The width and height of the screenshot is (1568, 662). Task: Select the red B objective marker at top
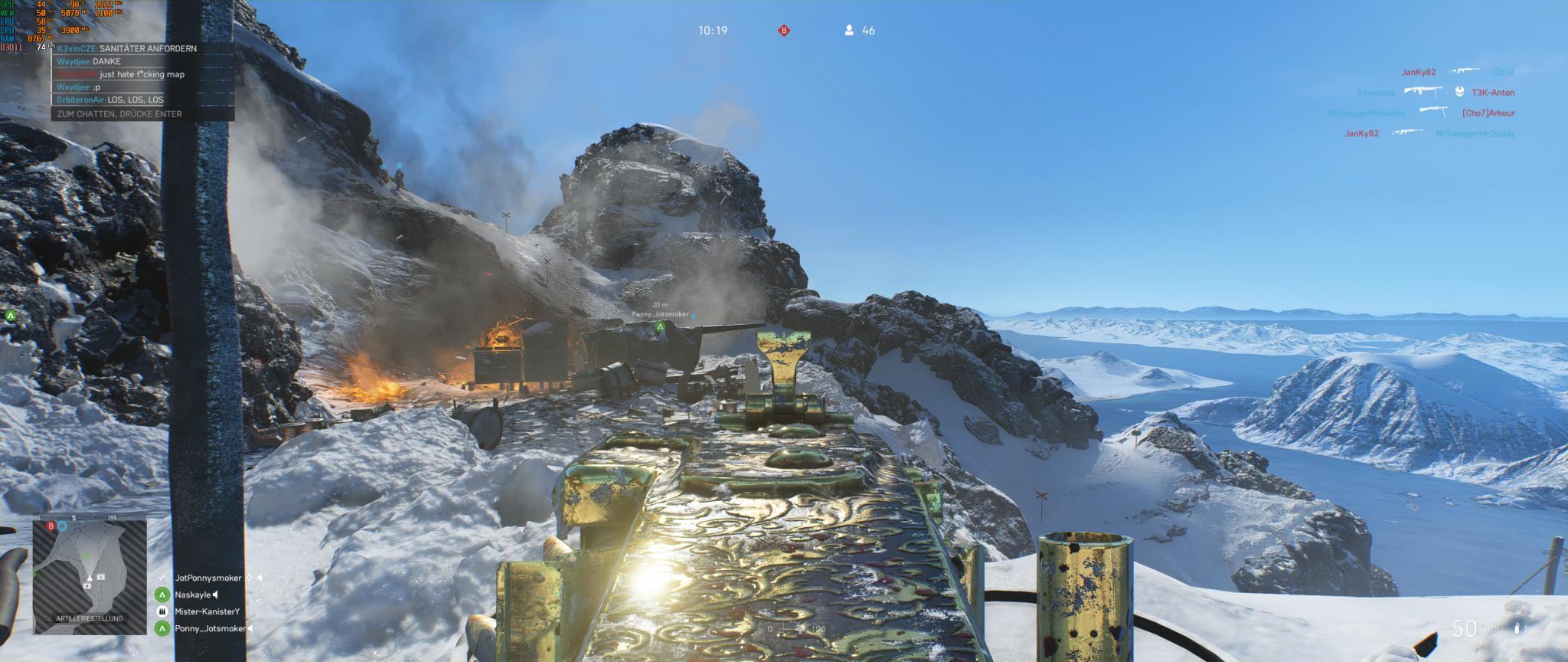pos(783,31)
